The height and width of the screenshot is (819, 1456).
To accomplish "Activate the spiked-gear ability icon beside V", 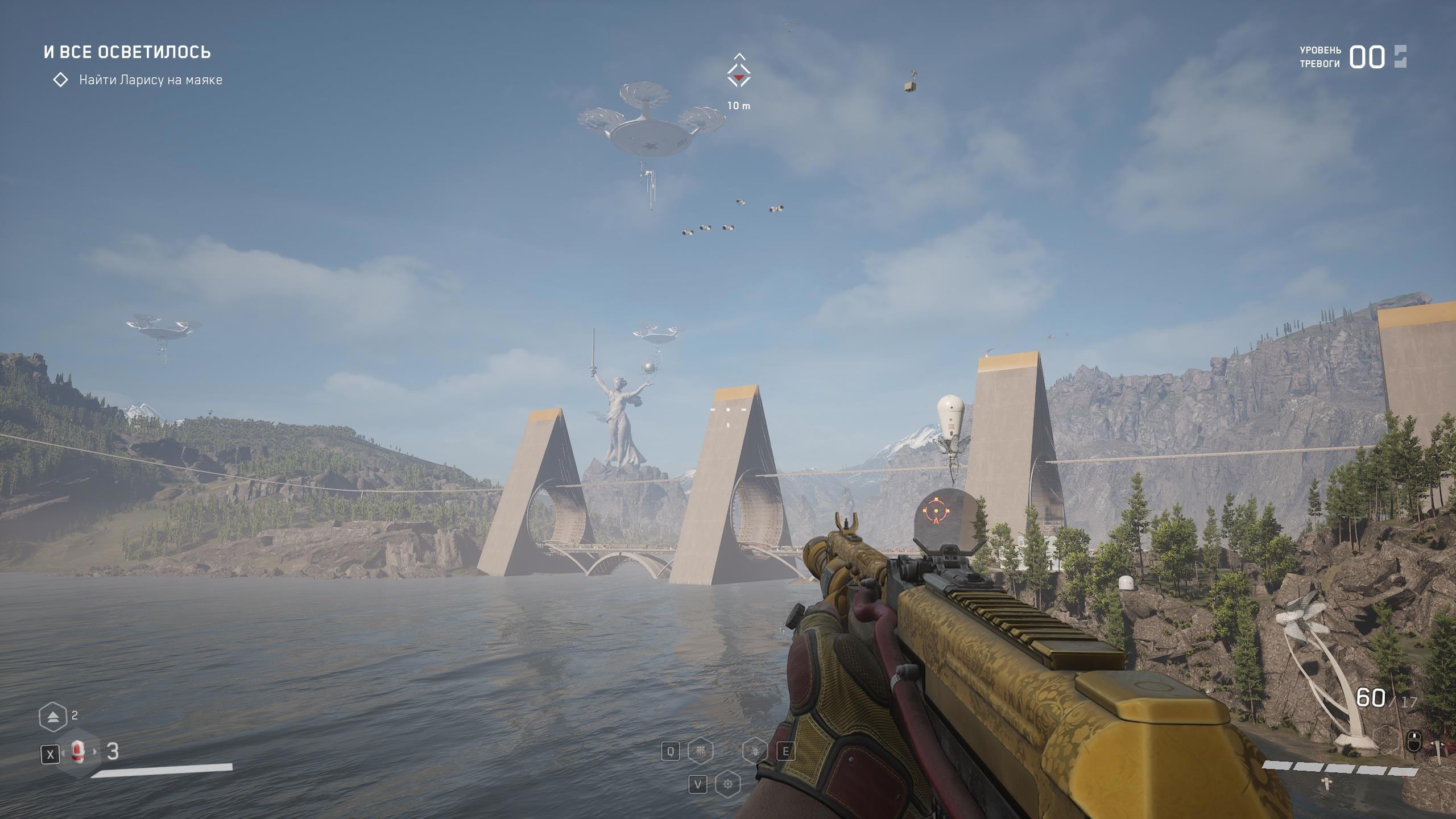I will click(x=727, y=785).
